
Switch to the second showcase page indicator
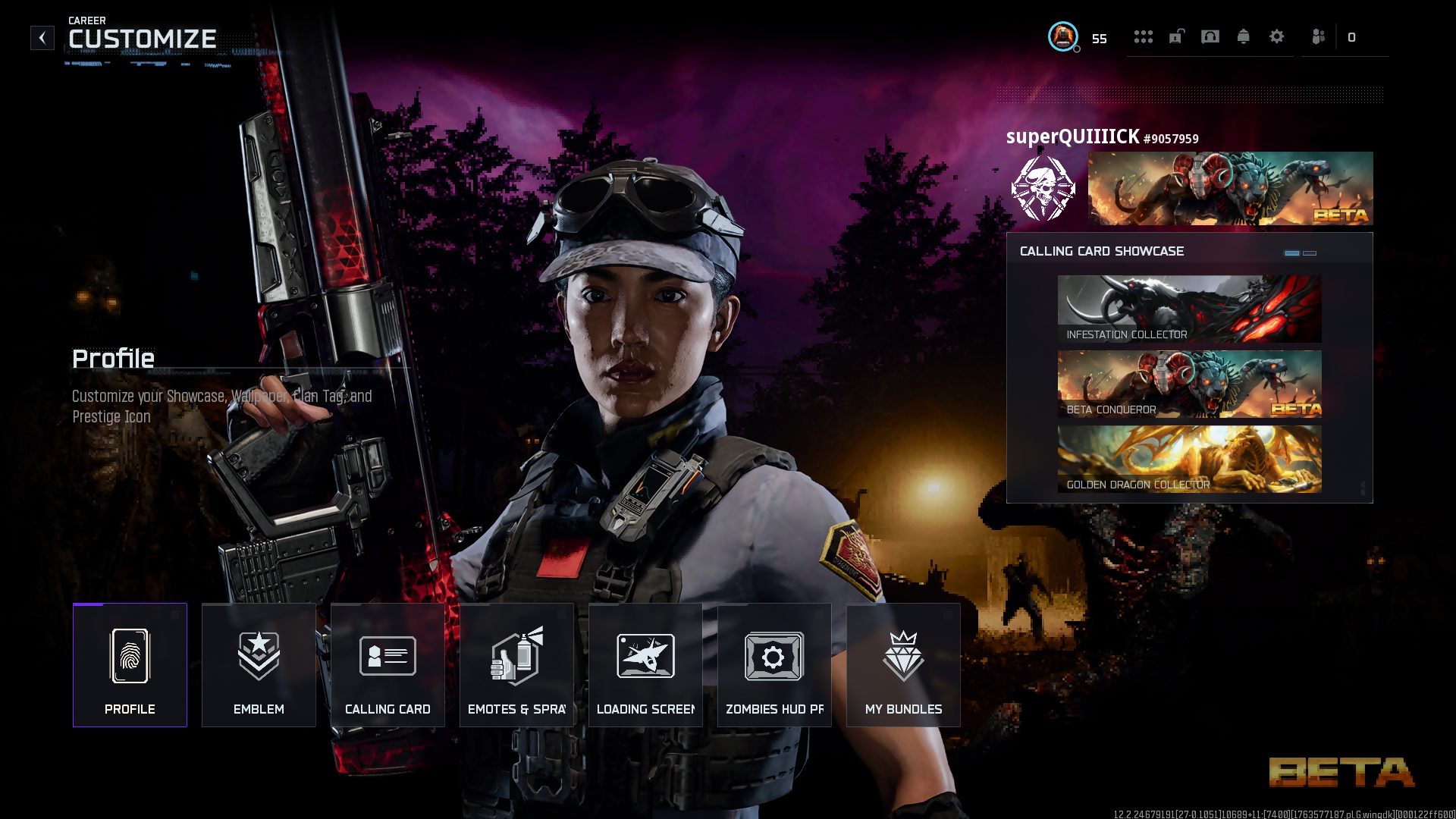click(1310, 253)
